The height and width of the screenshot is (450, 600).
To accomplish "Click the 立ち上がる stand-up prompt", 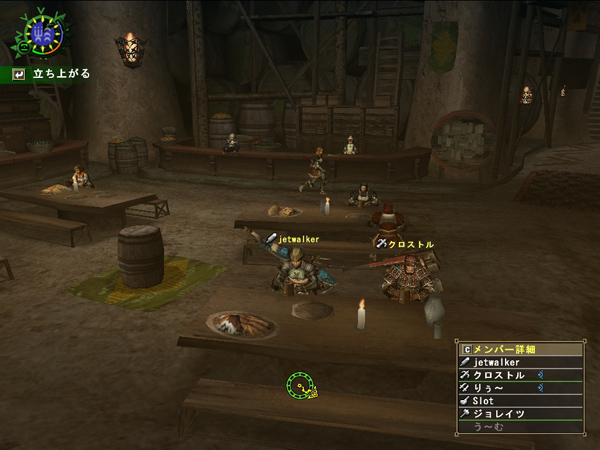I will [x=54, y=74].
